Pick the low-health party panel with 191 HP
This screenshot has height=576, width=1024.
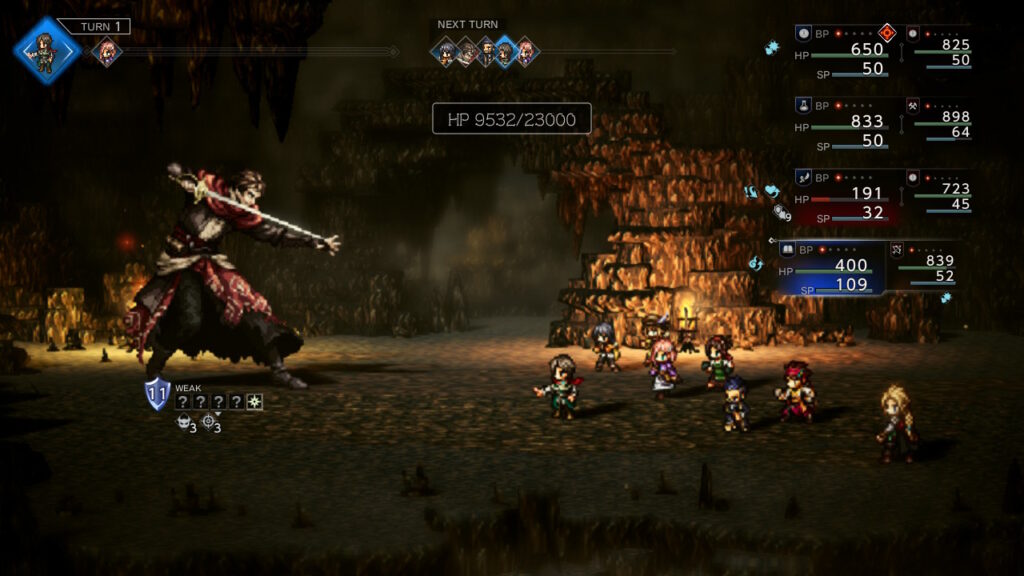click(x=846, y=196)
